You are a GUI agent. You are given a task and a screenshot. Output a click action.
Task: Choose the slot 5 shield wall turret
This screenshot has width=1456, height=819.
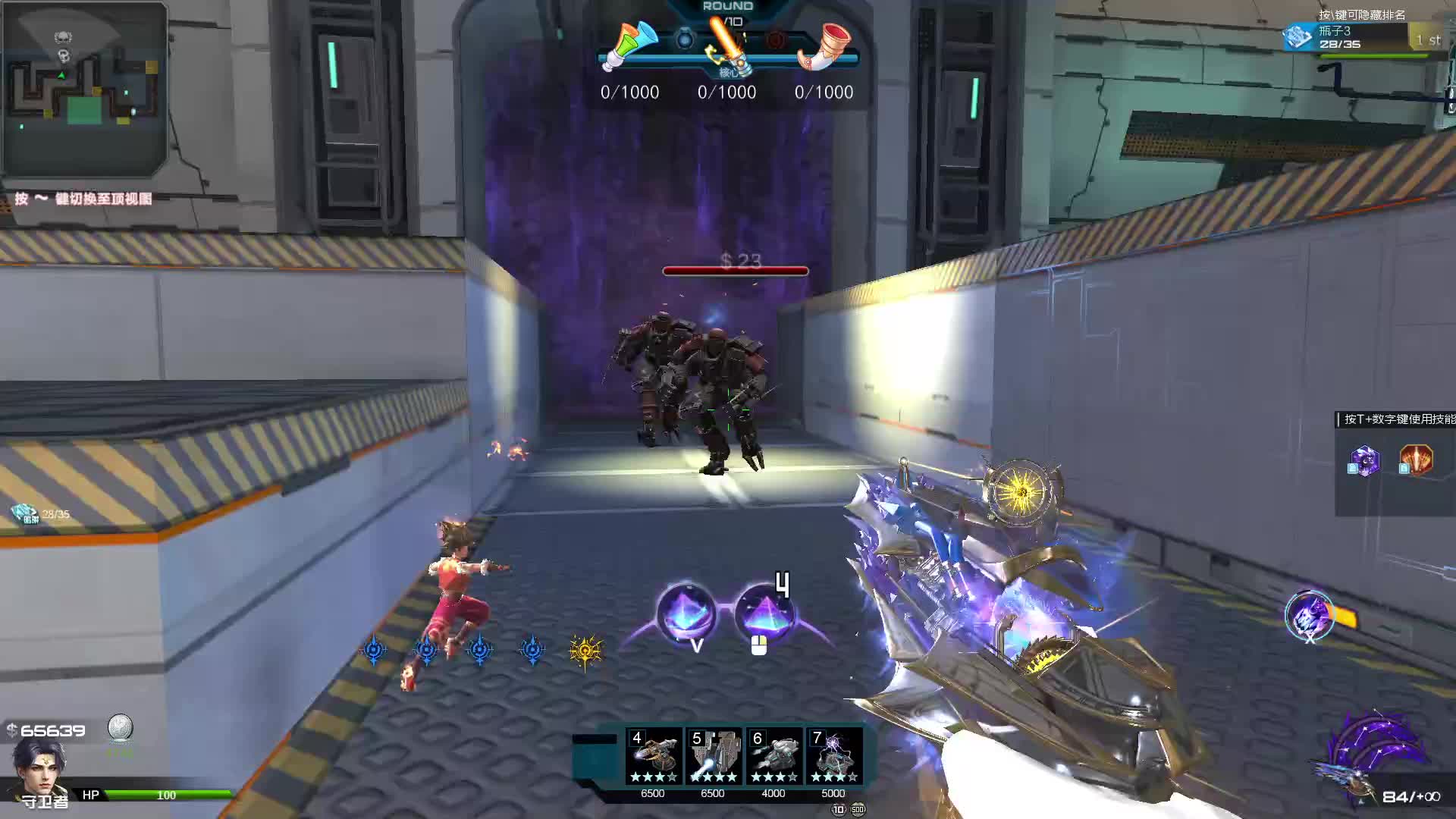[x=714, y=756]
